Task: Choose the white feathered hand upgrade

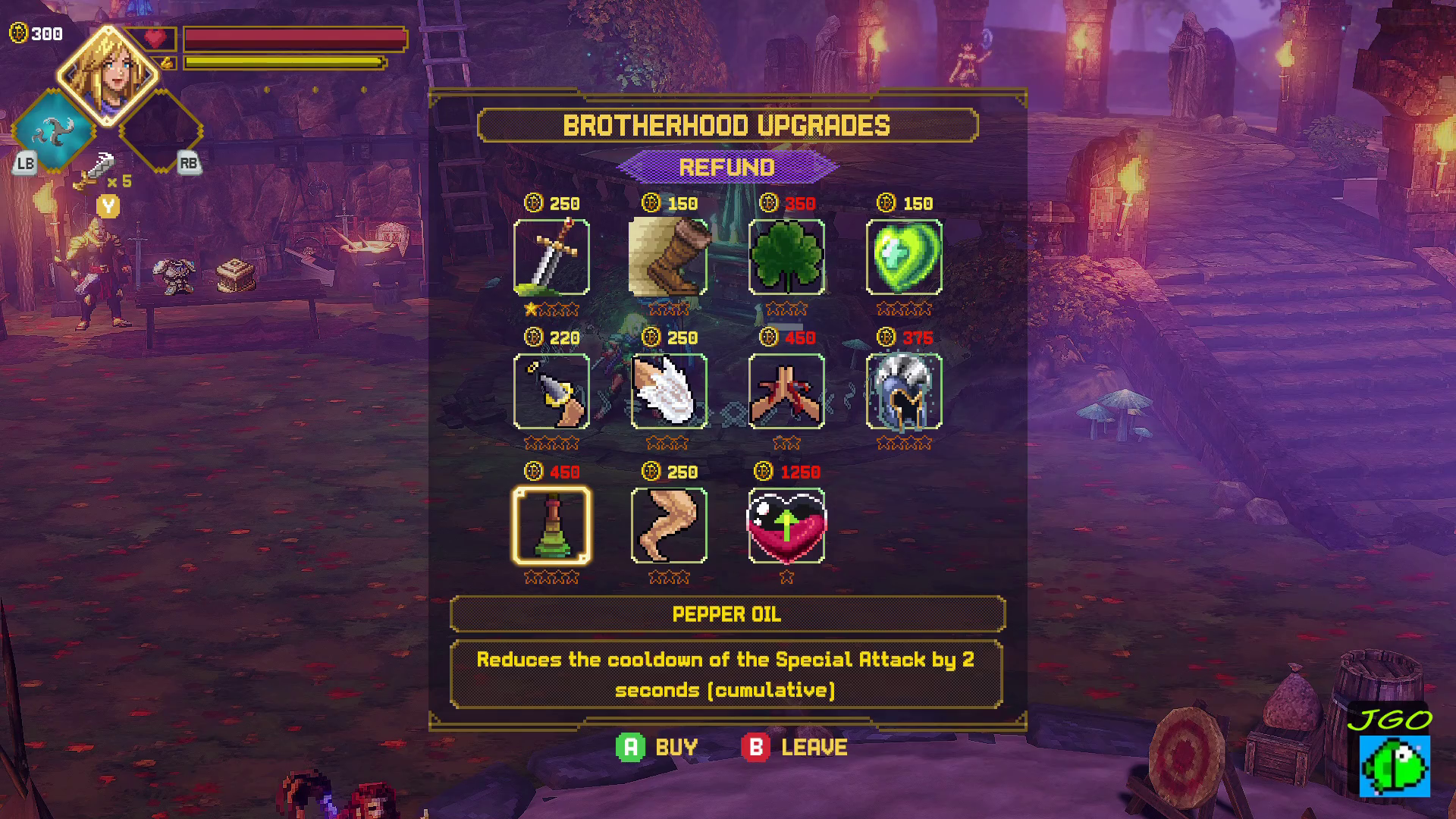Action: tap(669, 391)
